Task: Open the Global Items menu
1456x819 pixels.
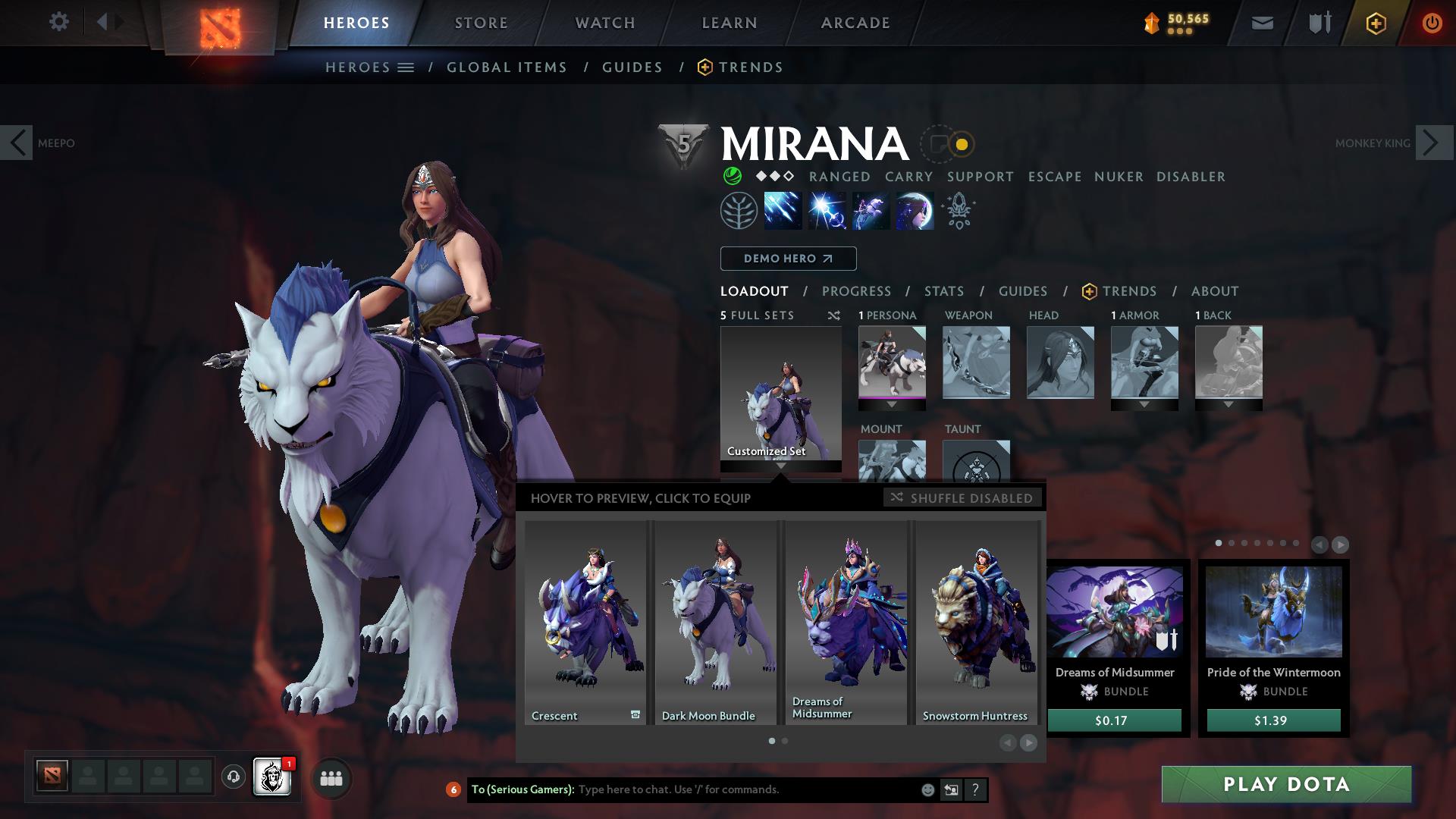Action: (507, 67)
